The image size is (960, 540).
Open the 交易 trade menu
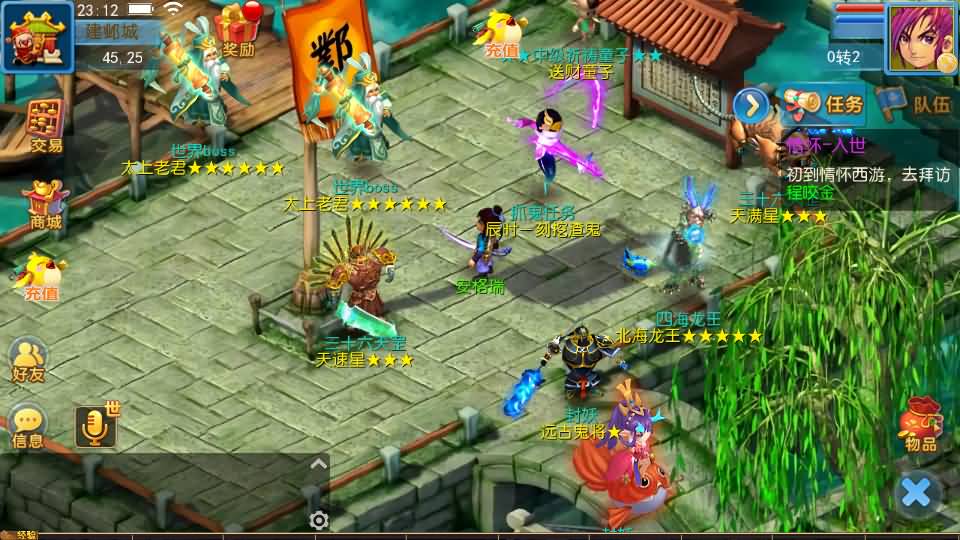(45, 125)
